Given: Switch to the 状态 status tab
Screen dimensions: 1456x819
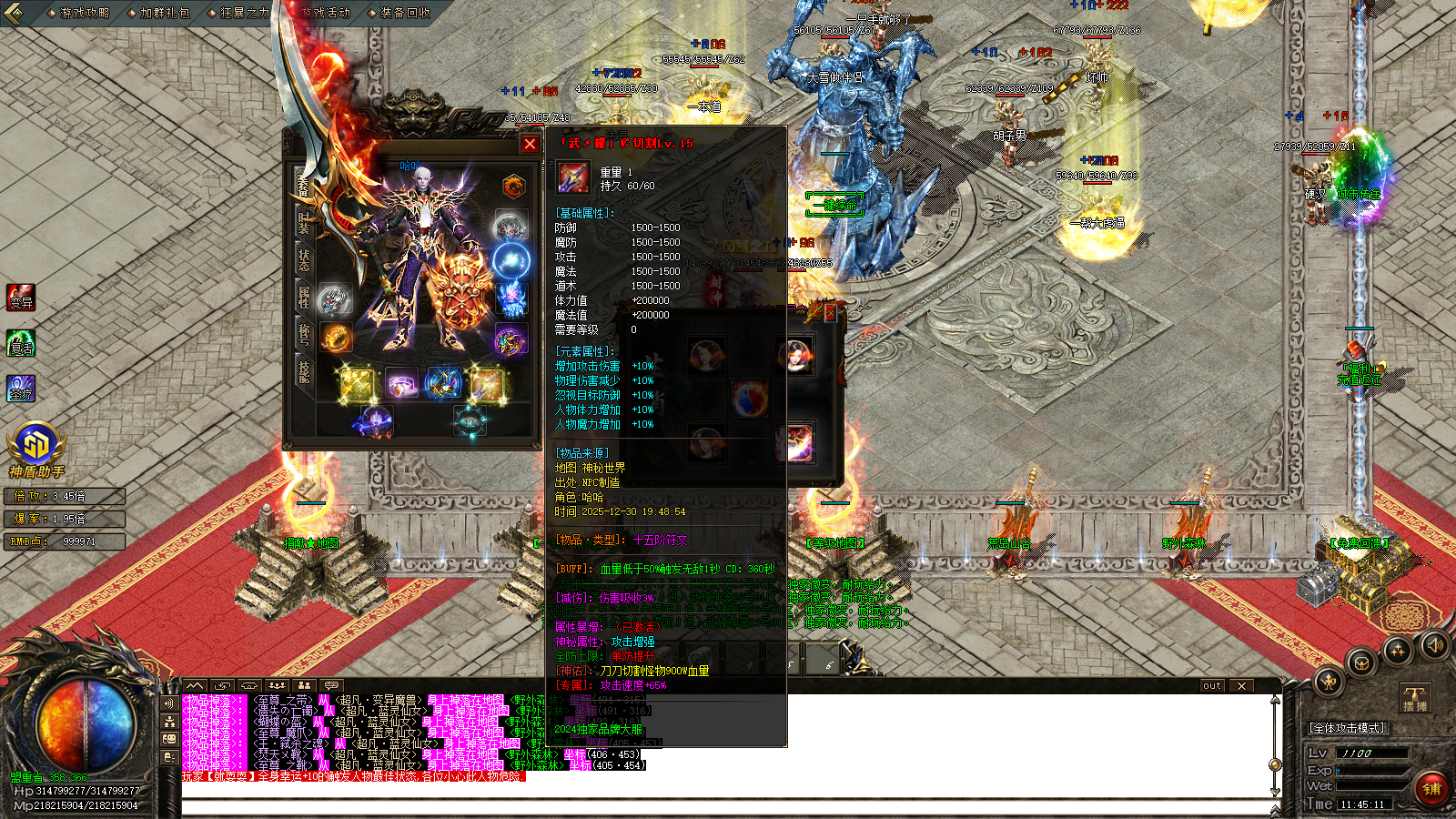Looking at the screenshot, I should pyautogui.click(x=303, y=259).
